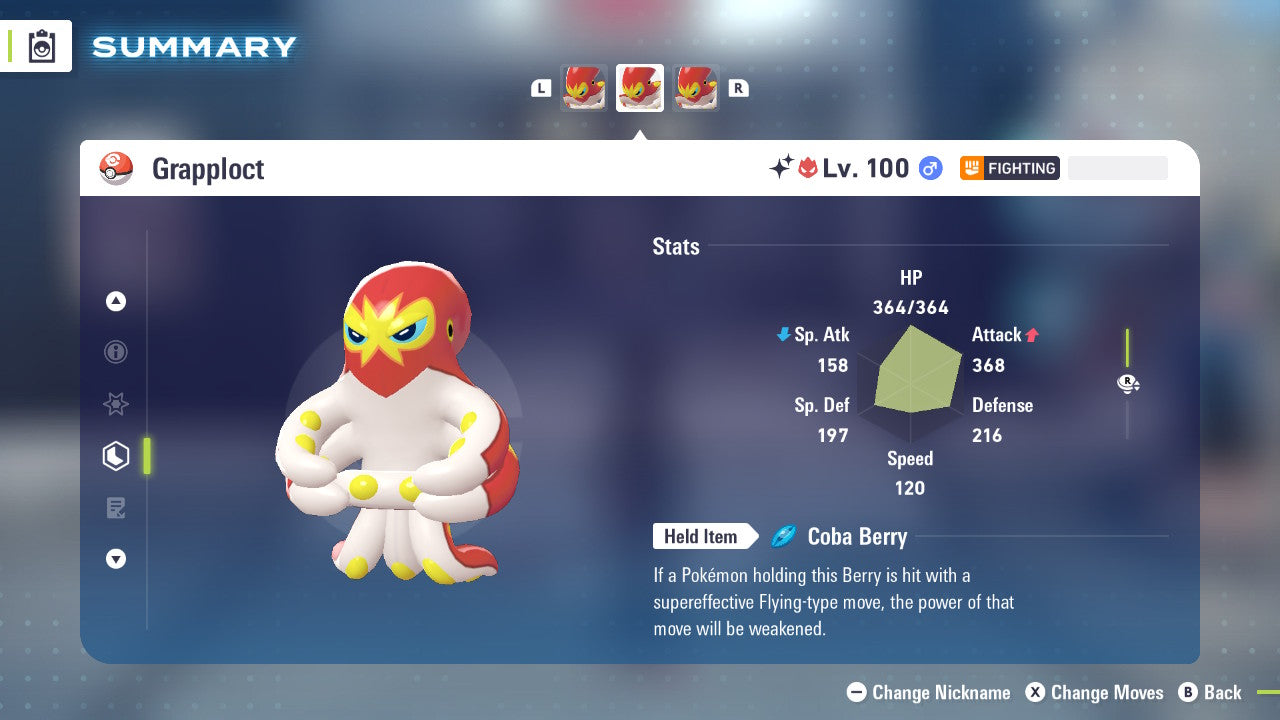
Task: Open the star-shaped moves page icon
Action: point(116,404)
